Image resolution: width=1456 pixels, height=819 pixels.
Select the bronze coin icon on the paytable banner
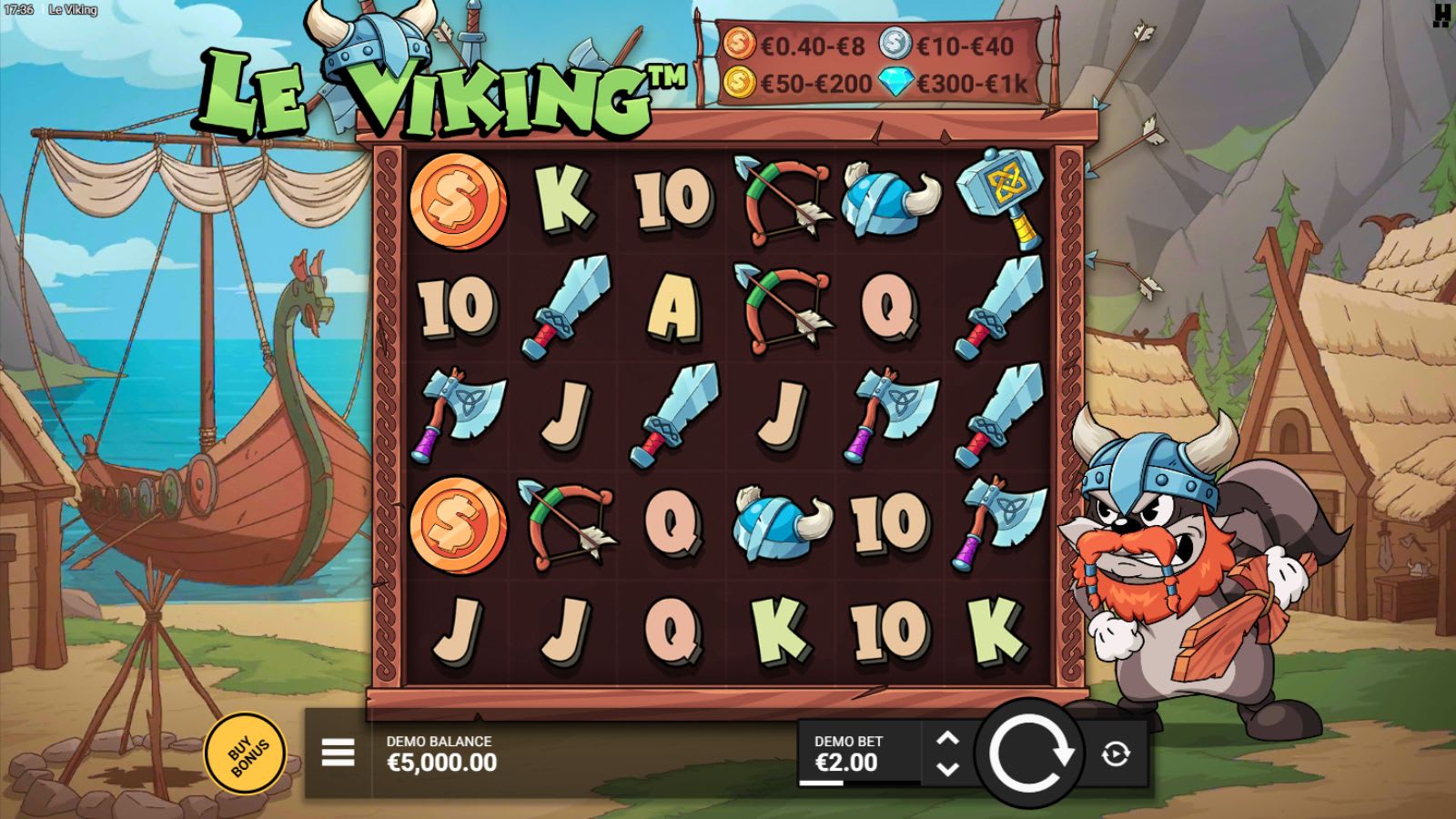(x=739, y=43)
